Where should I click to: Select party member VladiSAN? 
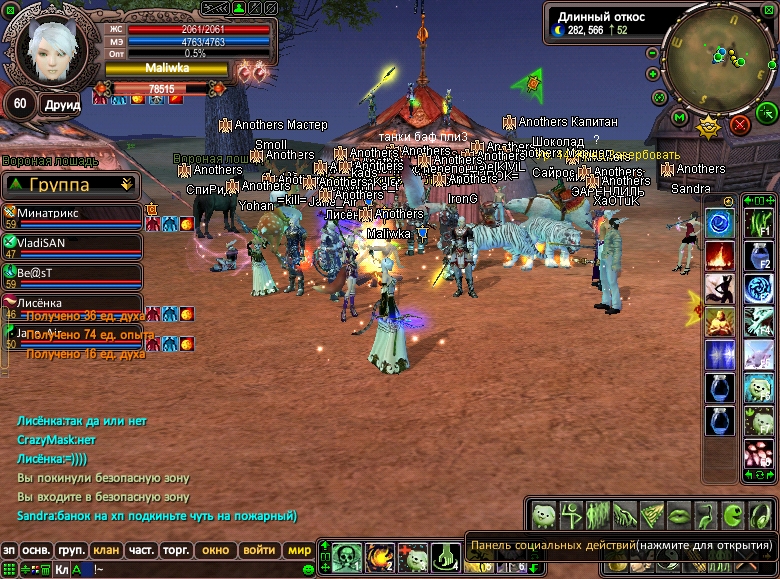coord(72,243)
